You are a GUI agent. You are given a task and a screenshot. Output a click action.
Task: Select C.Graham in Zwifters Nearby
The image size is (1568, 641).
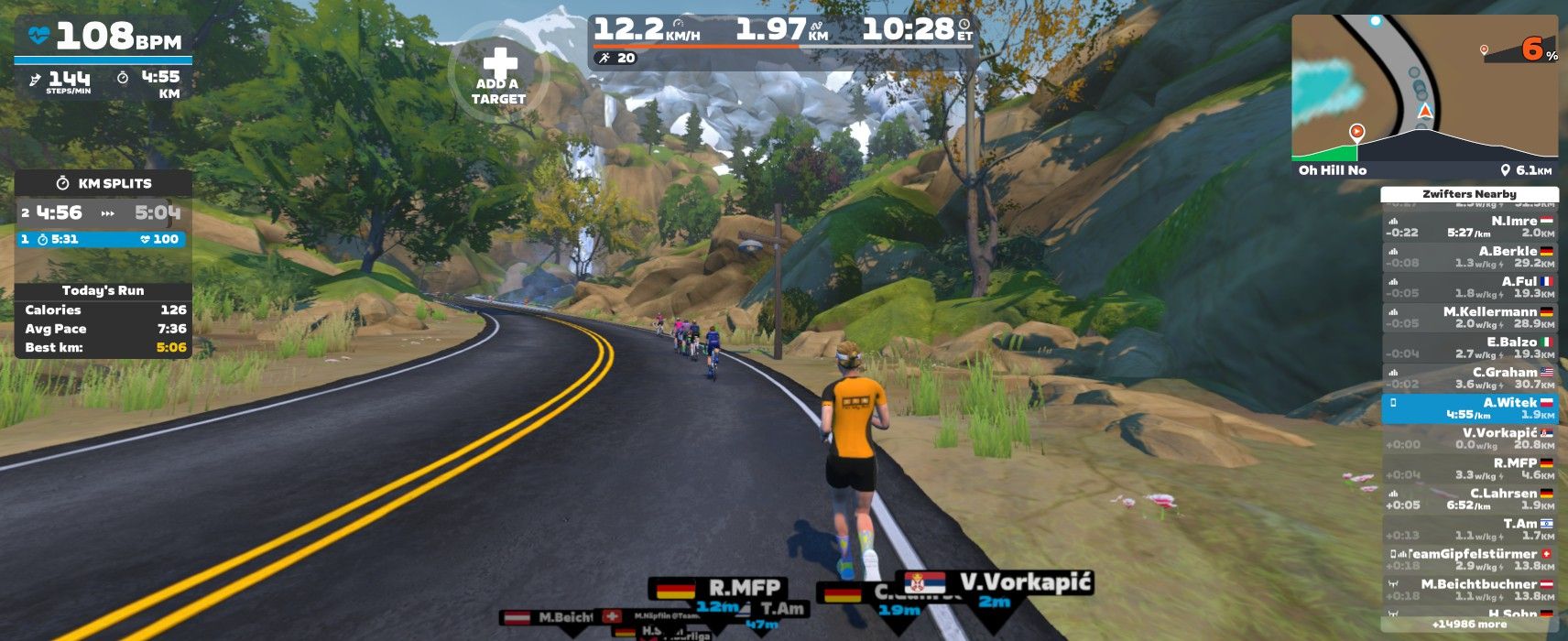point(1469,377)
